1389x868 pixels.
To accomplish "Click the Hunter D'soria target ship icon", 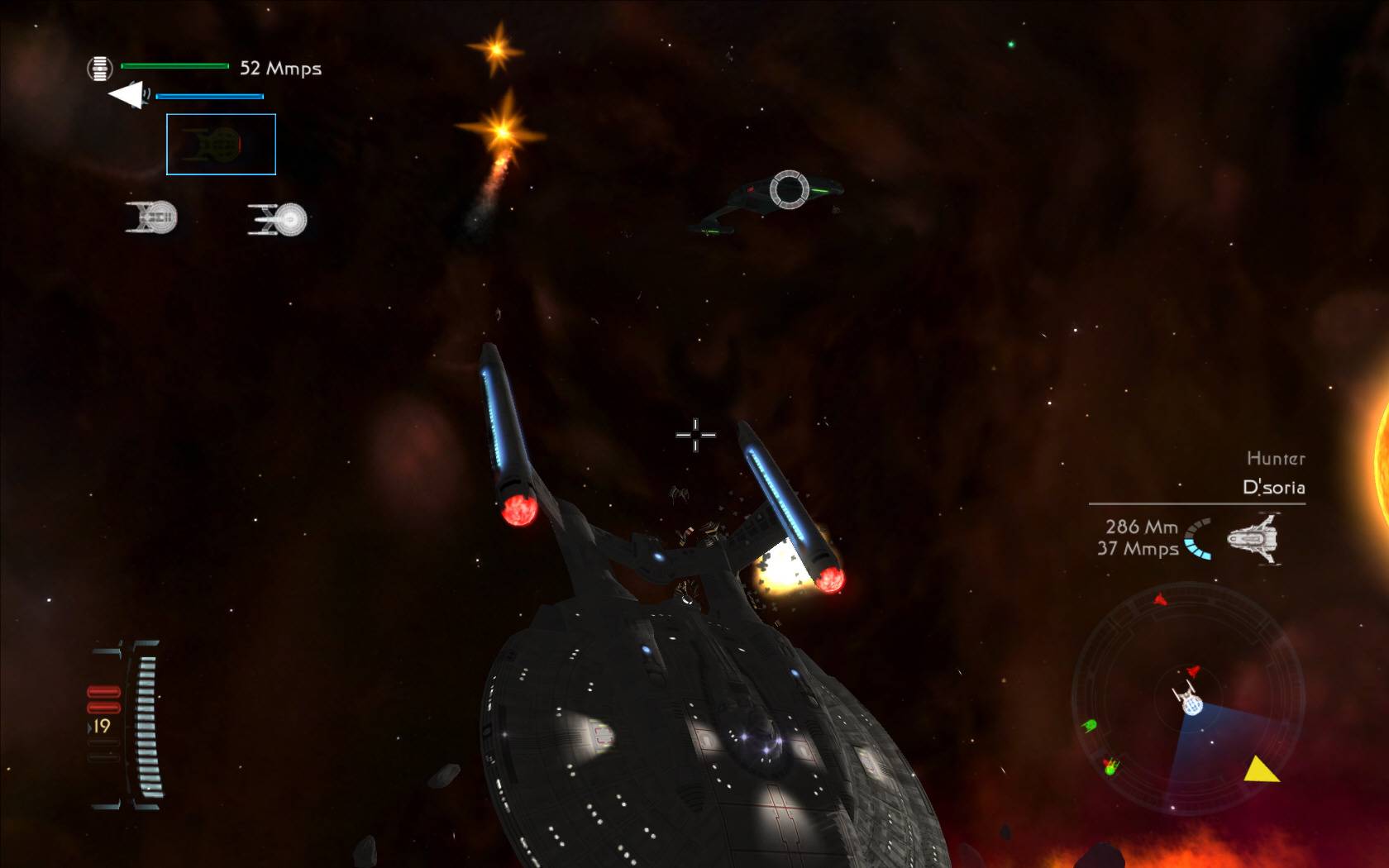I will click(x=1253, y=538).
